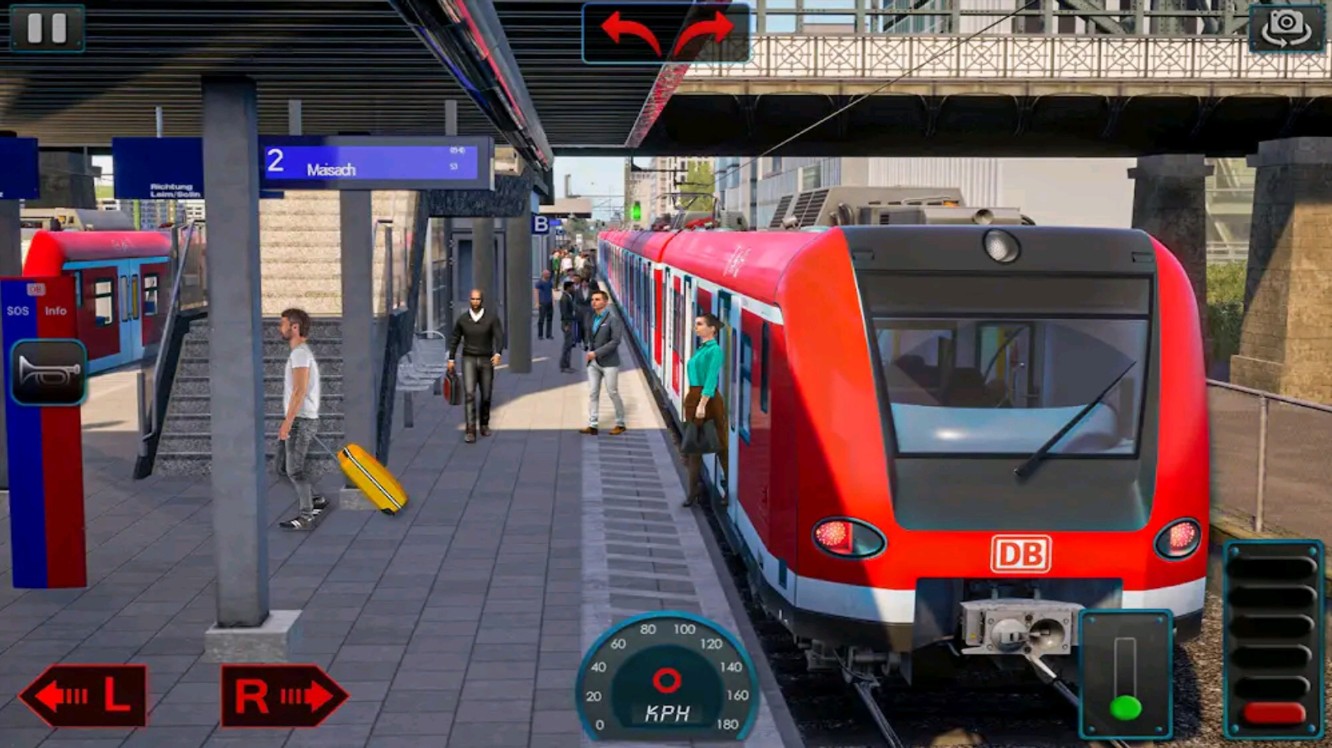Click the green throttle lever
This screenshot has width=1332, height=748.
coord(1126,705)
